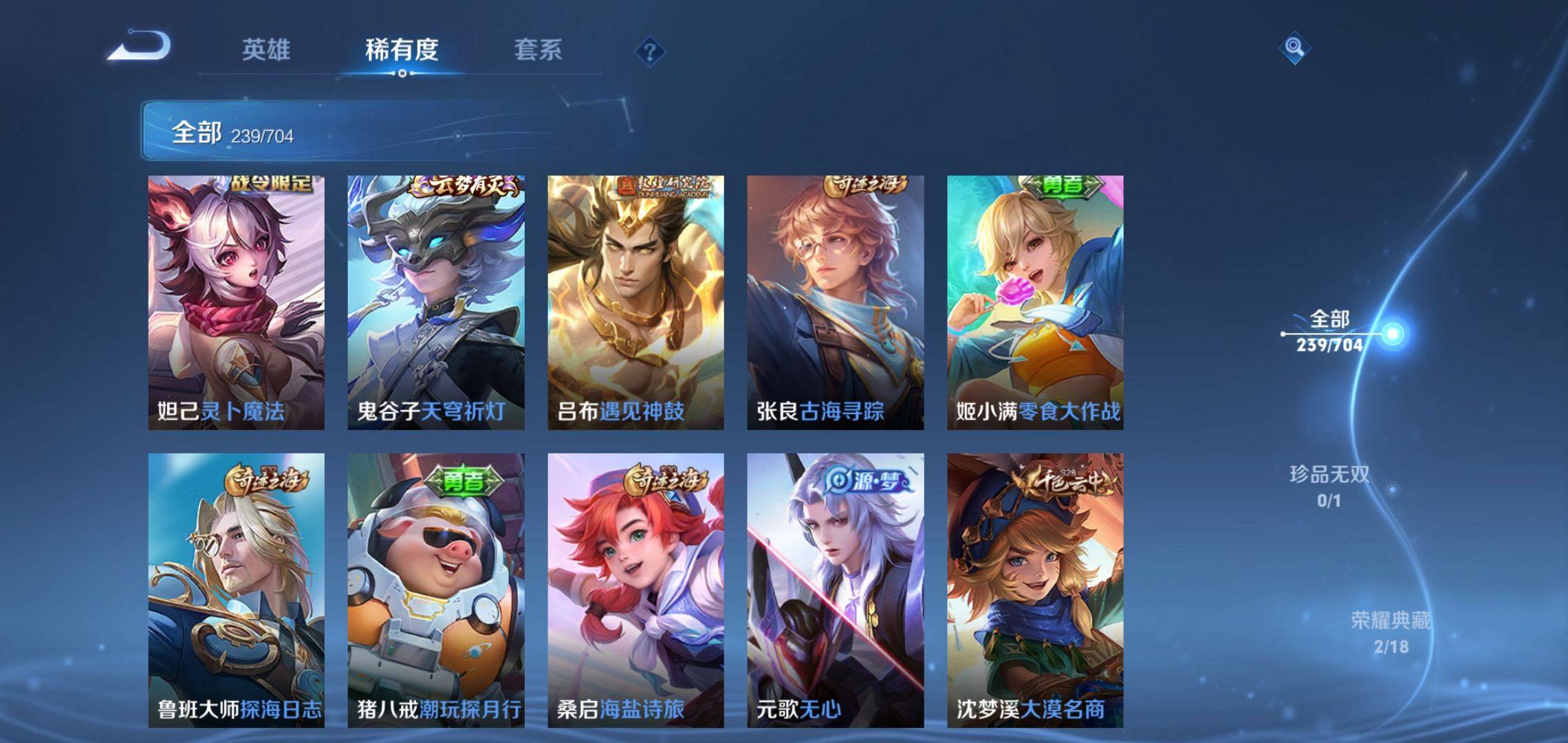Show the 荣耀典藏 rarity category
The height and width of the screenshot is (743, 1568).
click(1391, 632)
